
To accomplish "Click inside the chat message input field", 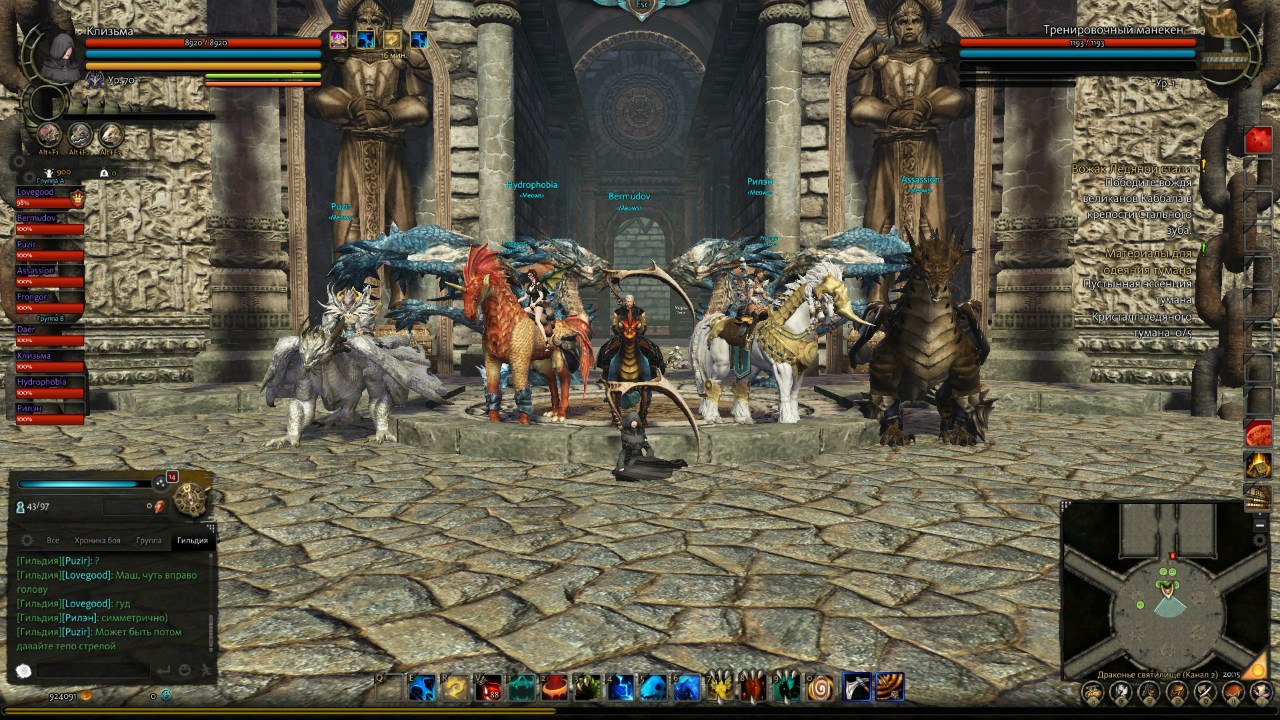I will click(x=95, y=671).
